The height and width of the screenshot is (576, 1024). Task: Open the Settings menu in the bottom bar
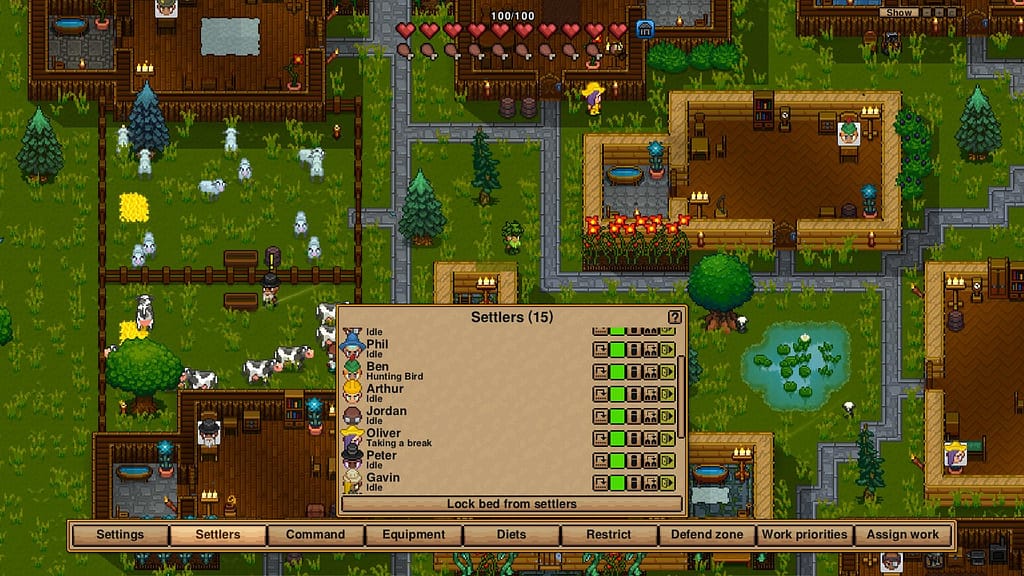point(120,534)
